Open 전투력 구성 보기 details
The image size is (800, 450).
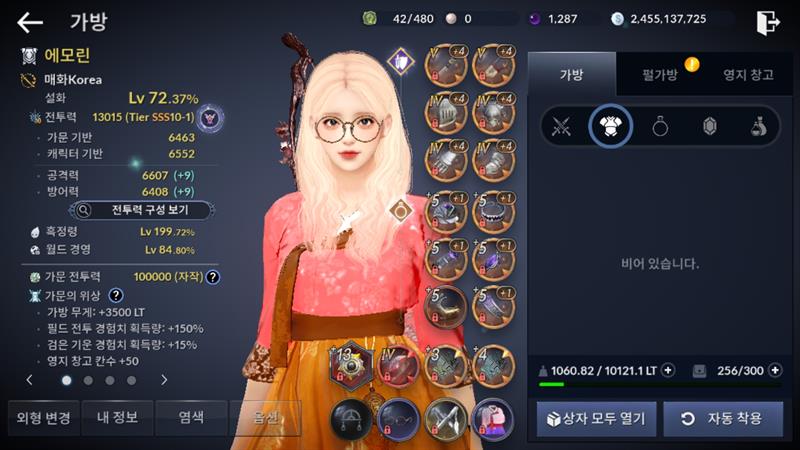coord(141,210)
